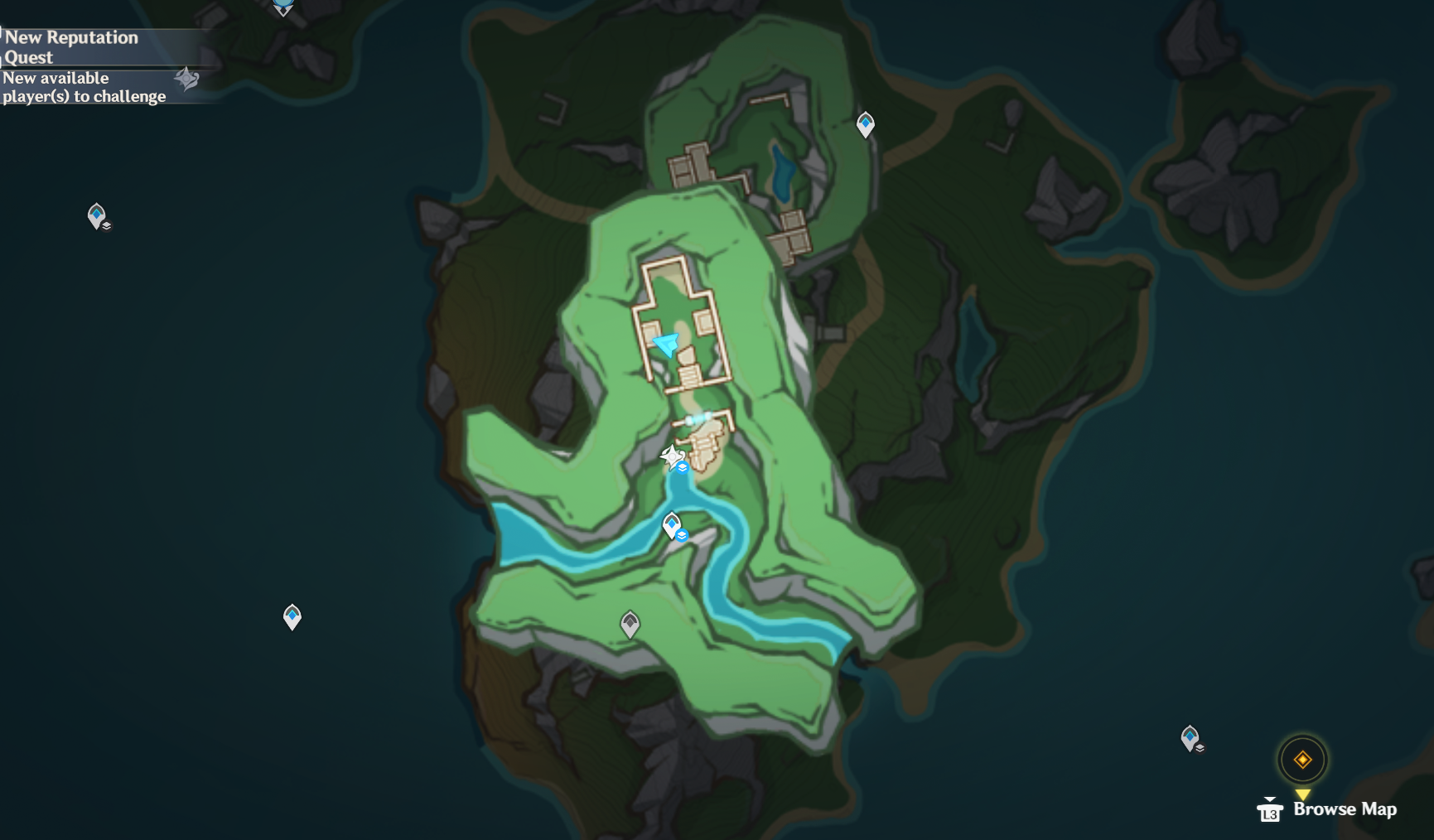Click the undiscovered gray waypoint south of the river
The height and width of the screenshot is (840, 1434).
point(628,625)
